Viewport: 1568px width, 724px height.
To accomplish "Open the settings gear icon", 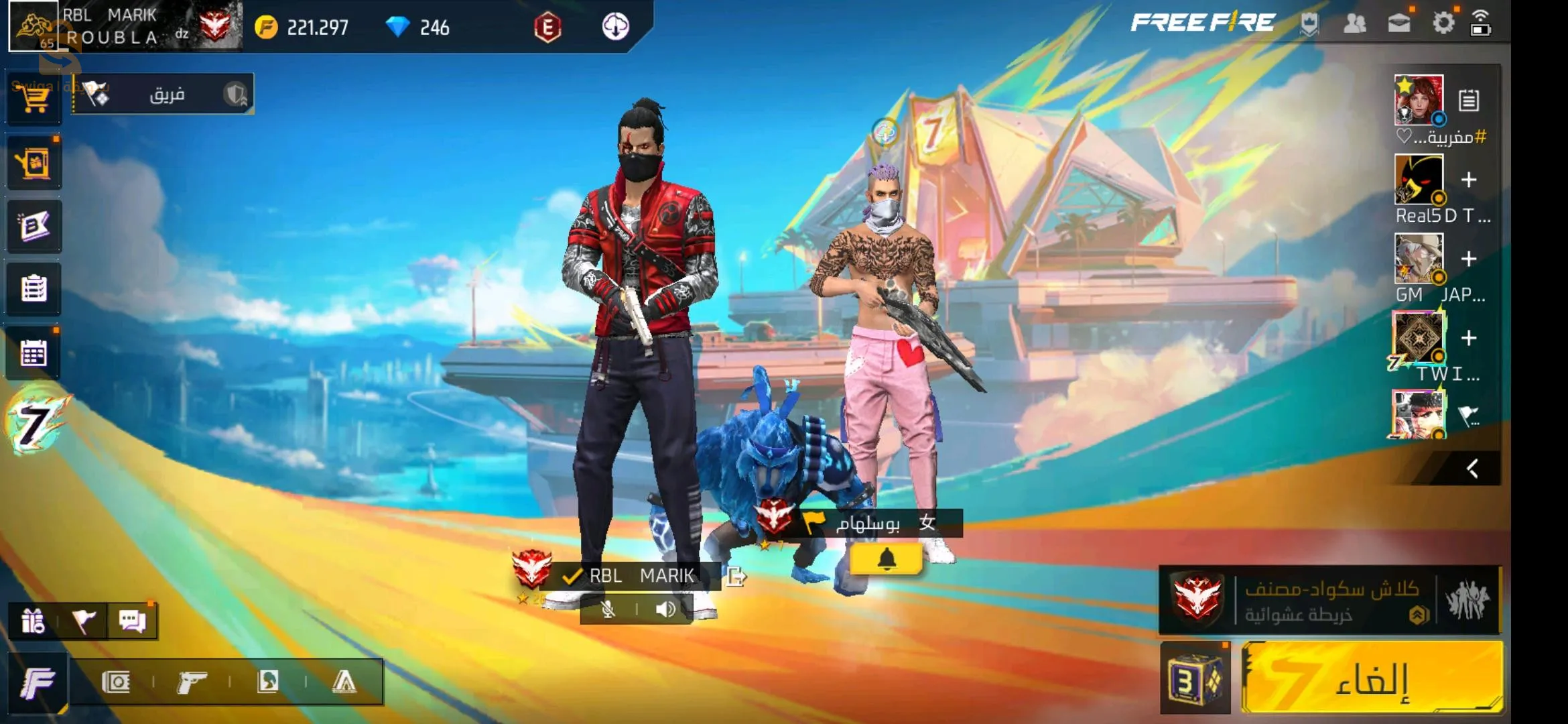I will [1443, 23].
